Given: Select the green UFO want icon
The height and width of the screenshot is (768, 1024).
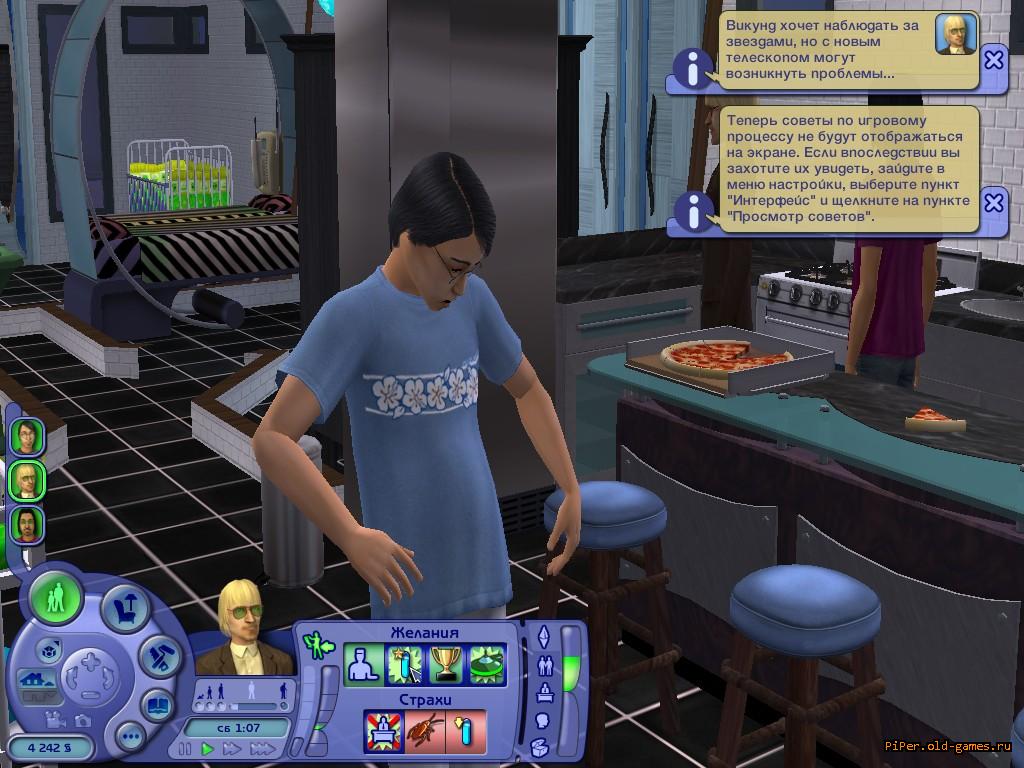Looking at the screenshot, I should [487, 665].
